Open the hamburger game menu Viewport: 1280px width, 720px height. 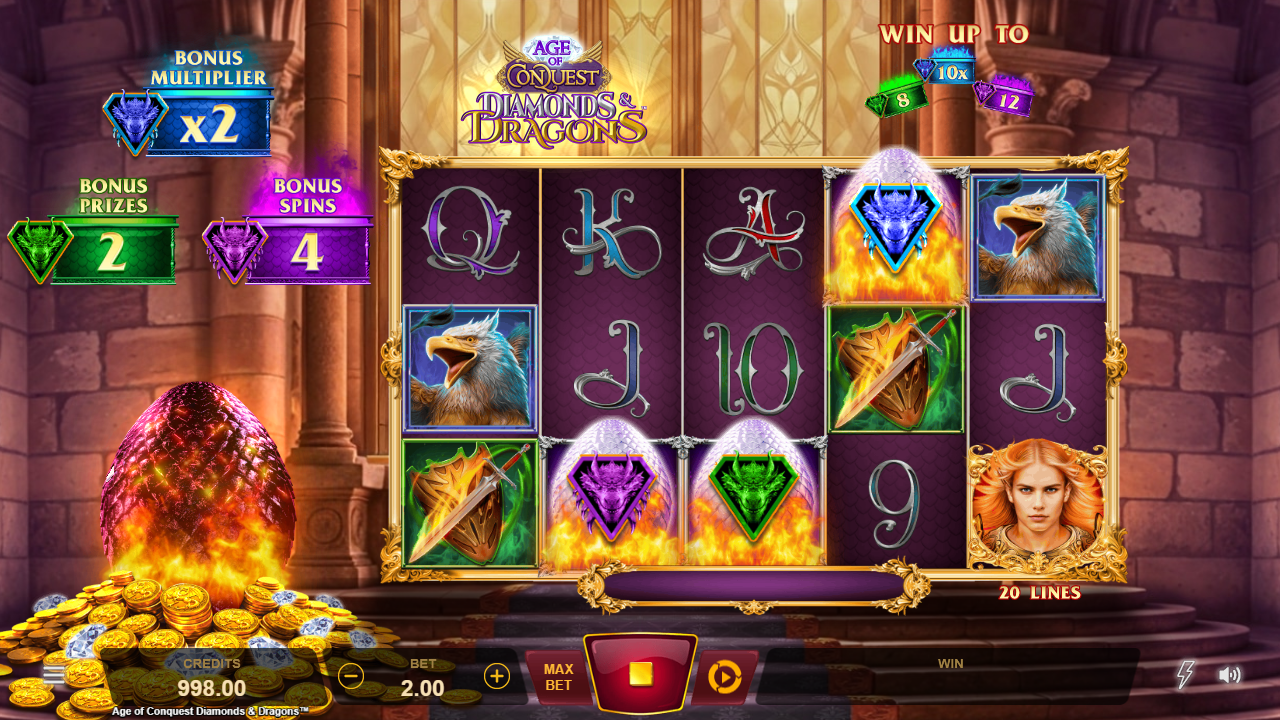(55, 674)
